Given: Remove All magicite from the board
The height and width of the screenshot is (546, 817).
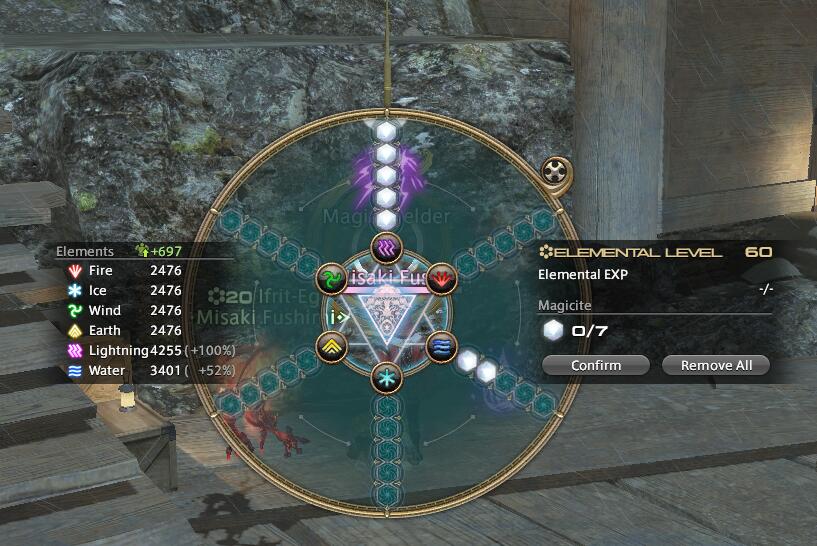Looking at the screenshot, I should click(x=715, y=365).
